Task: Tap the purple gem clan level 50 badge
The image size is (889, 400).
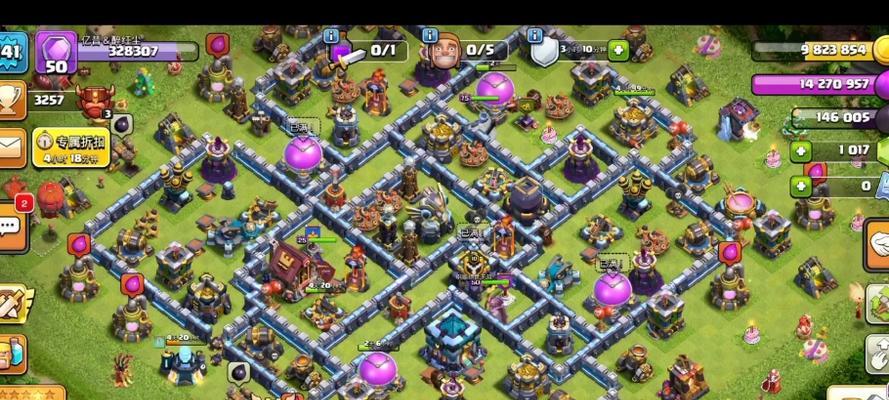Action: pyautogui.click(x=56, y=52)
